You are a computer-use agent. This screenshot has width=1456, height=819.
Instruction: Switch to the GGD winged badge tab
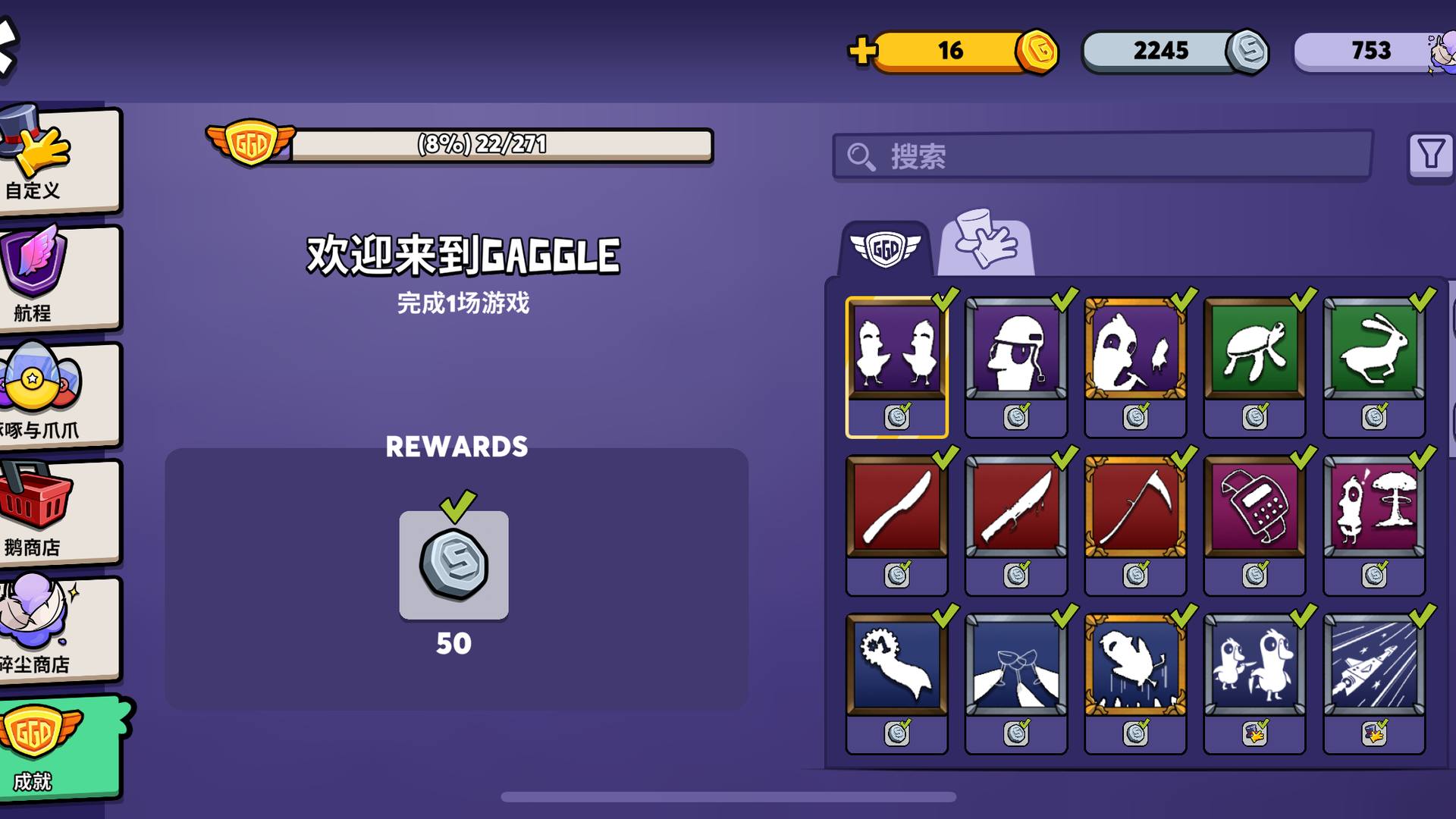[x=885, y=248]
